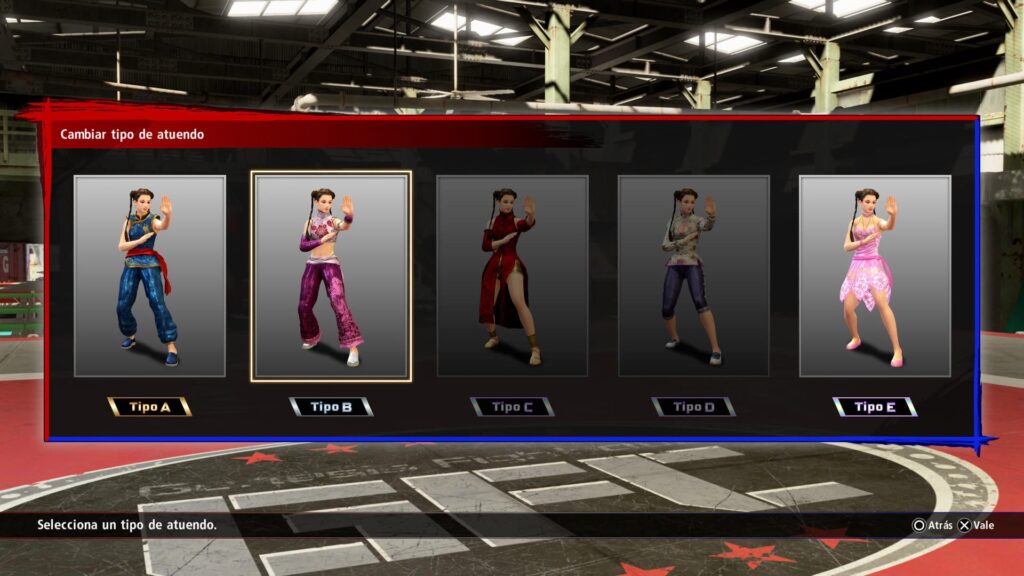This screenshot has height=576, width=1024.
Task: Choose the purple outfit Tipo B card
Action: point(331,276)
